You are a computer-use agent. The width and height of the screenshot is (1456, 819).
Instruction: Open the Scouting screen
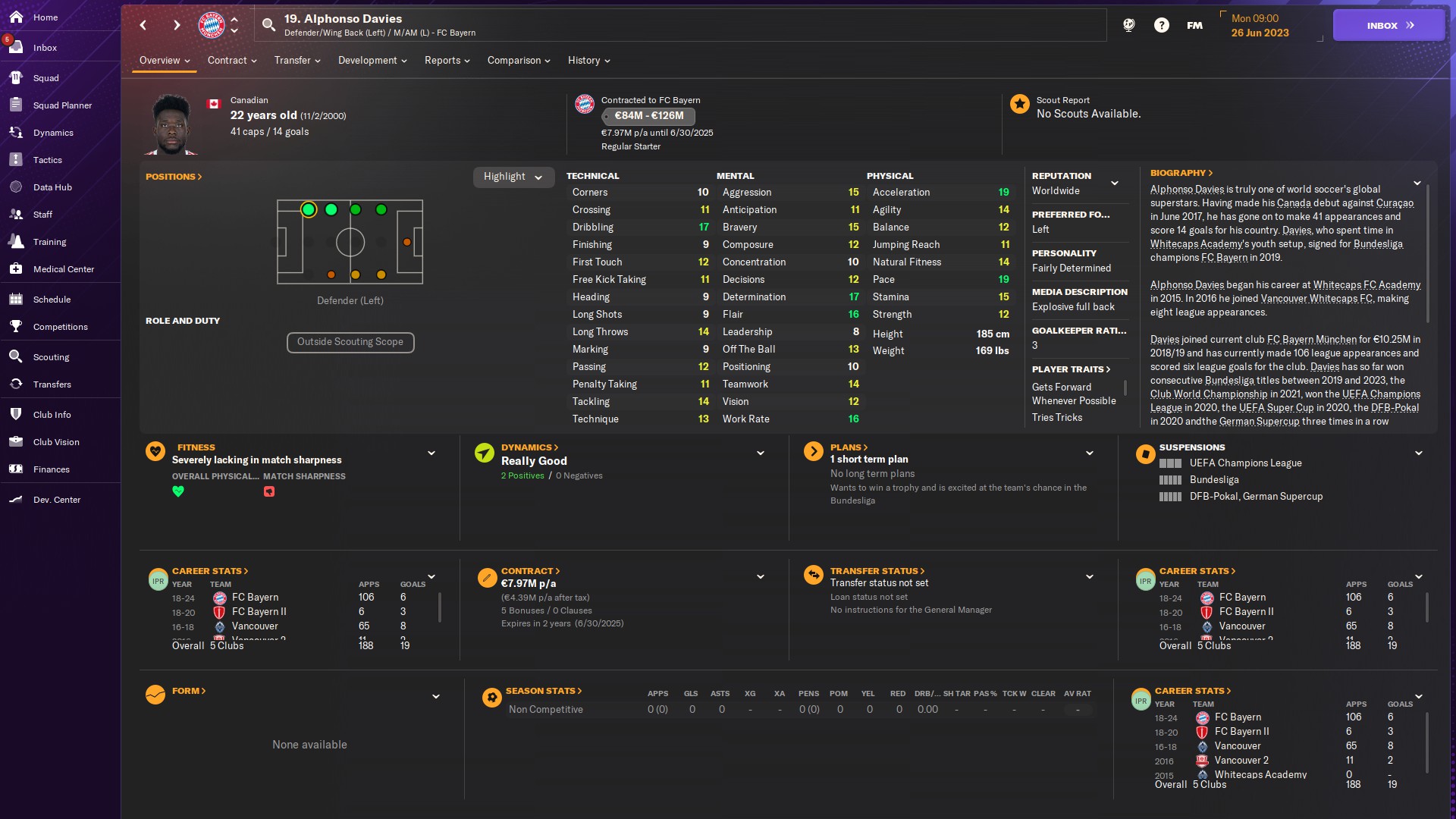pyautogui.click(x=49, y=356)
